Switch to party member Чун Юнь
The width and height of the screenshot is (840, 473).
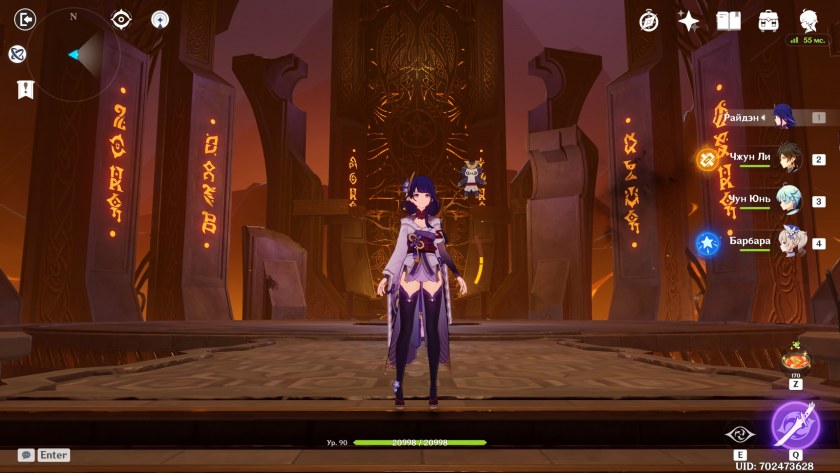click(790, 200)
